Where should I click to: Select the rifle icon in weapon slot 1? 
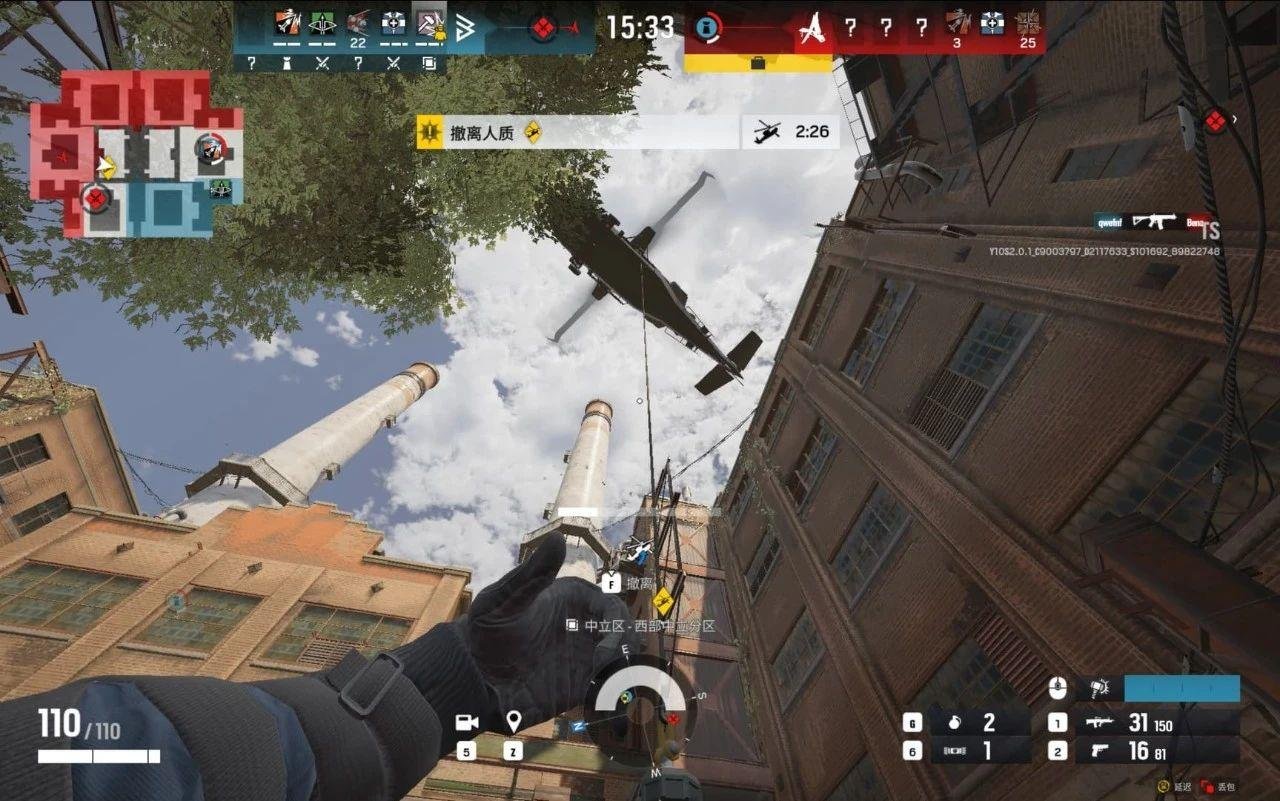[x=1099, y=722]
